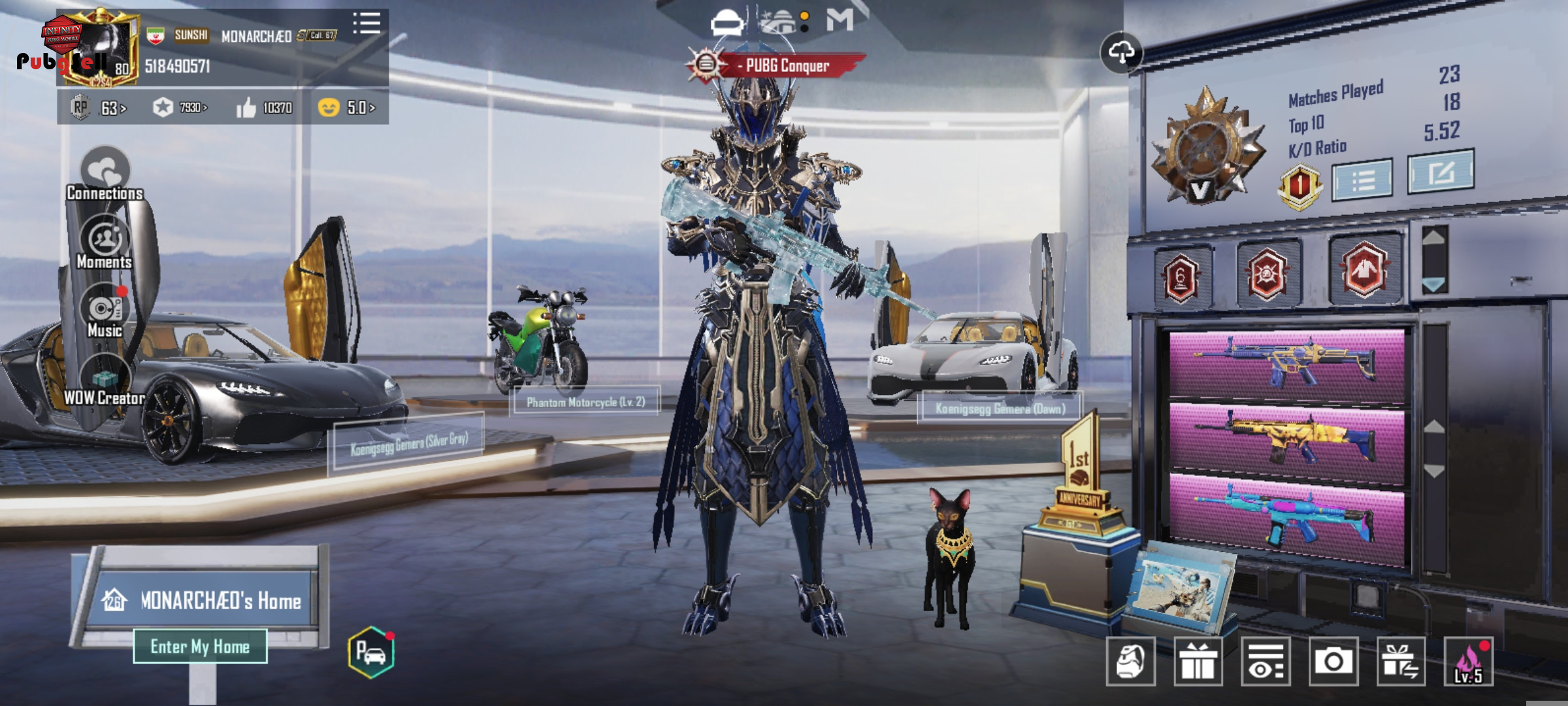1568x706 pixels.
Task: Give a like with thumbs-up icon
Action: [x=246, y=108]
